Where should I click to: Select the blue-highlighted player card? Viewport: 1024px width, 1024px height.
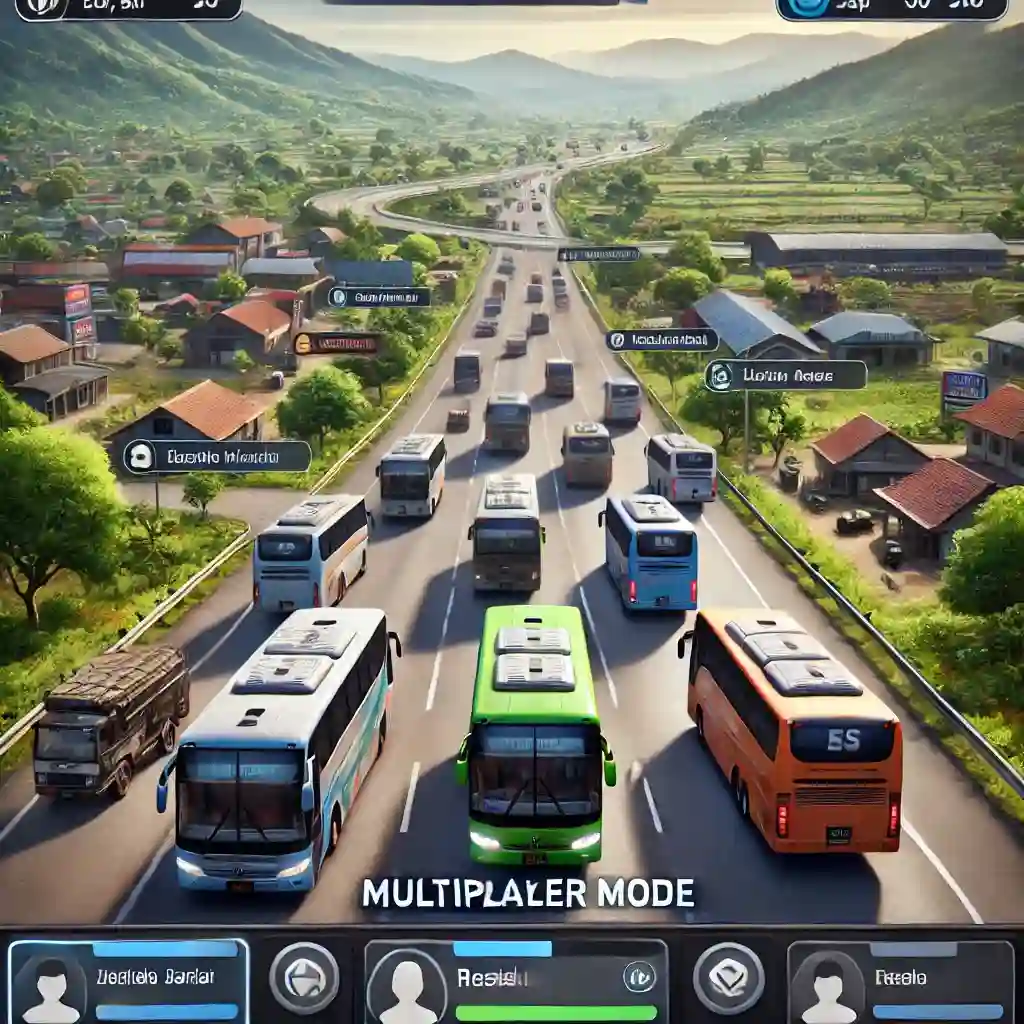[128, 981]
